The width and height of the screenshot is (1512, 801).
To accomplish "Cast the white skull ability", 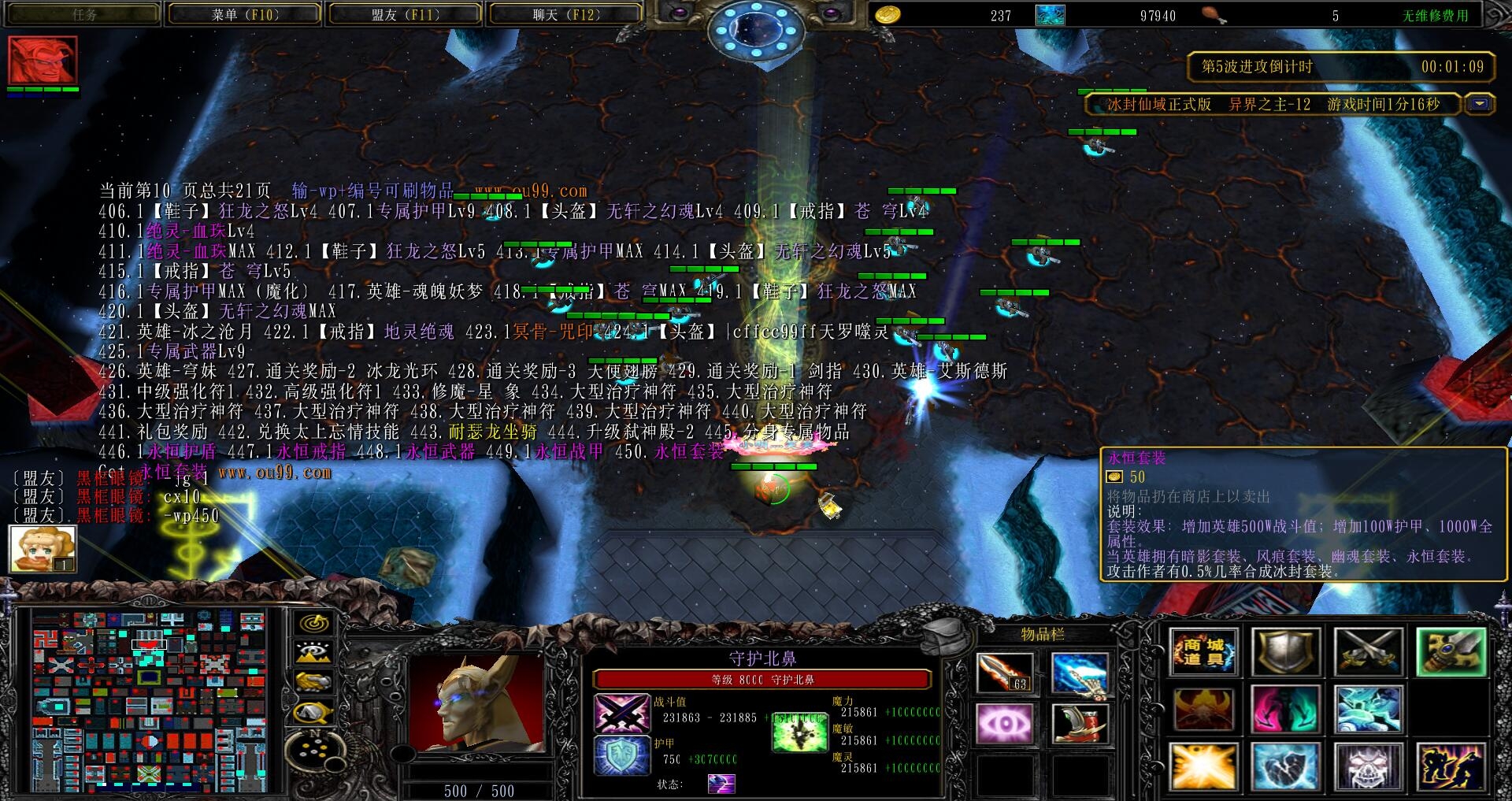I will (1368, 766).
